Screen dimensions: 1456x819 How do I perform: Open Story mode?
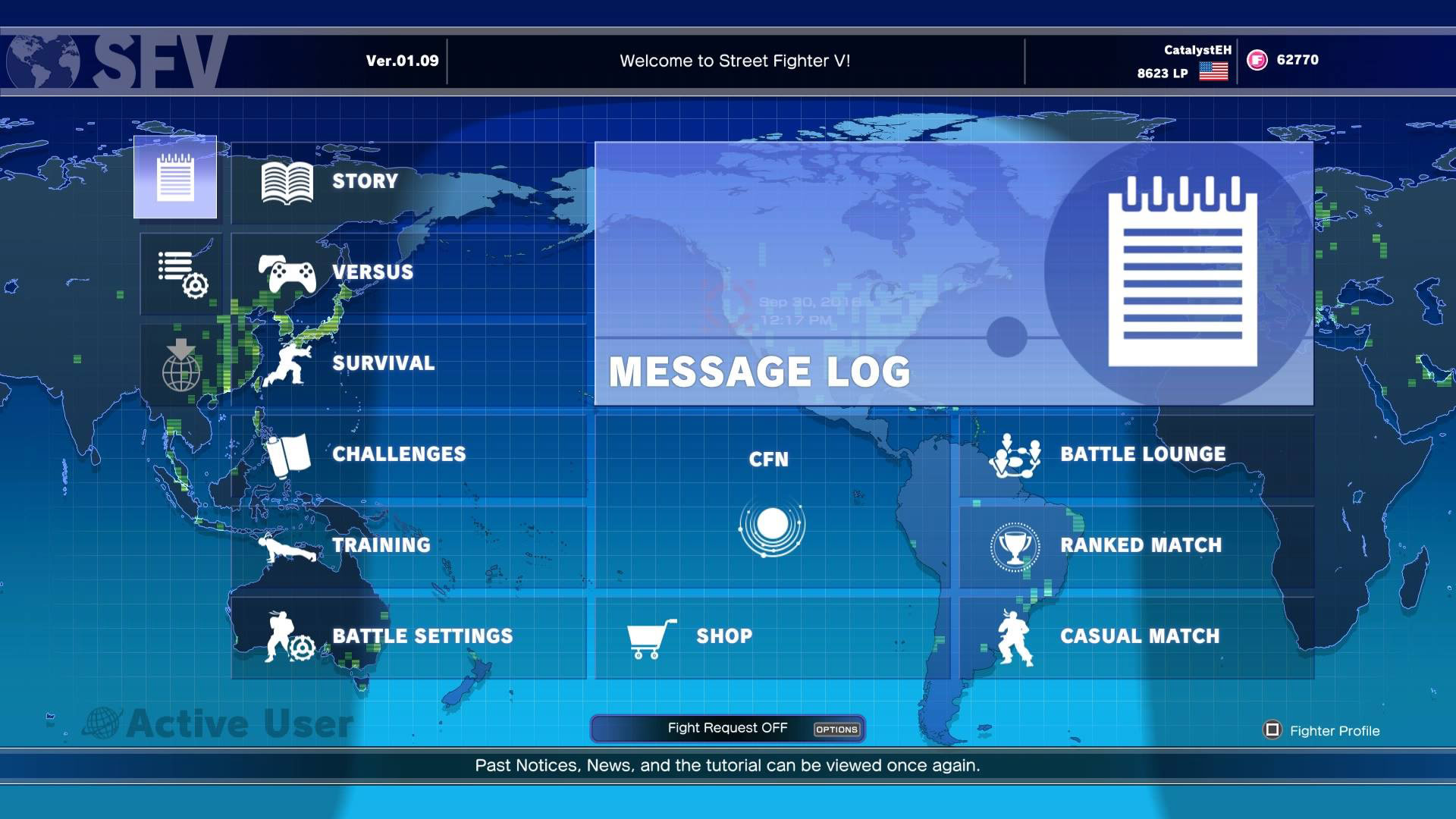tap(408, 182)
